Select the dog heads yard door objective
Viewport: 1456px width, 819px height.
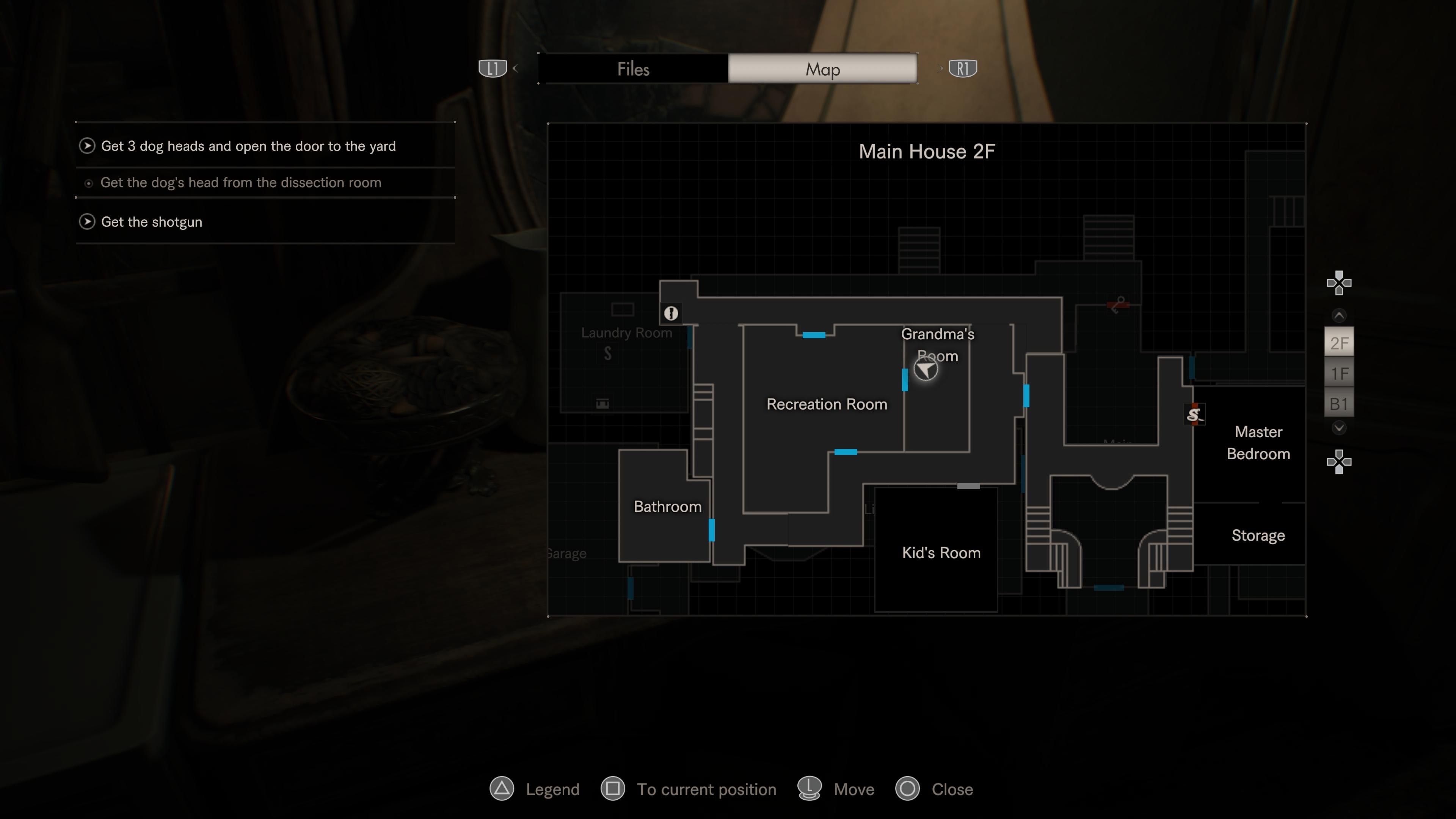(x=248, y=146)
